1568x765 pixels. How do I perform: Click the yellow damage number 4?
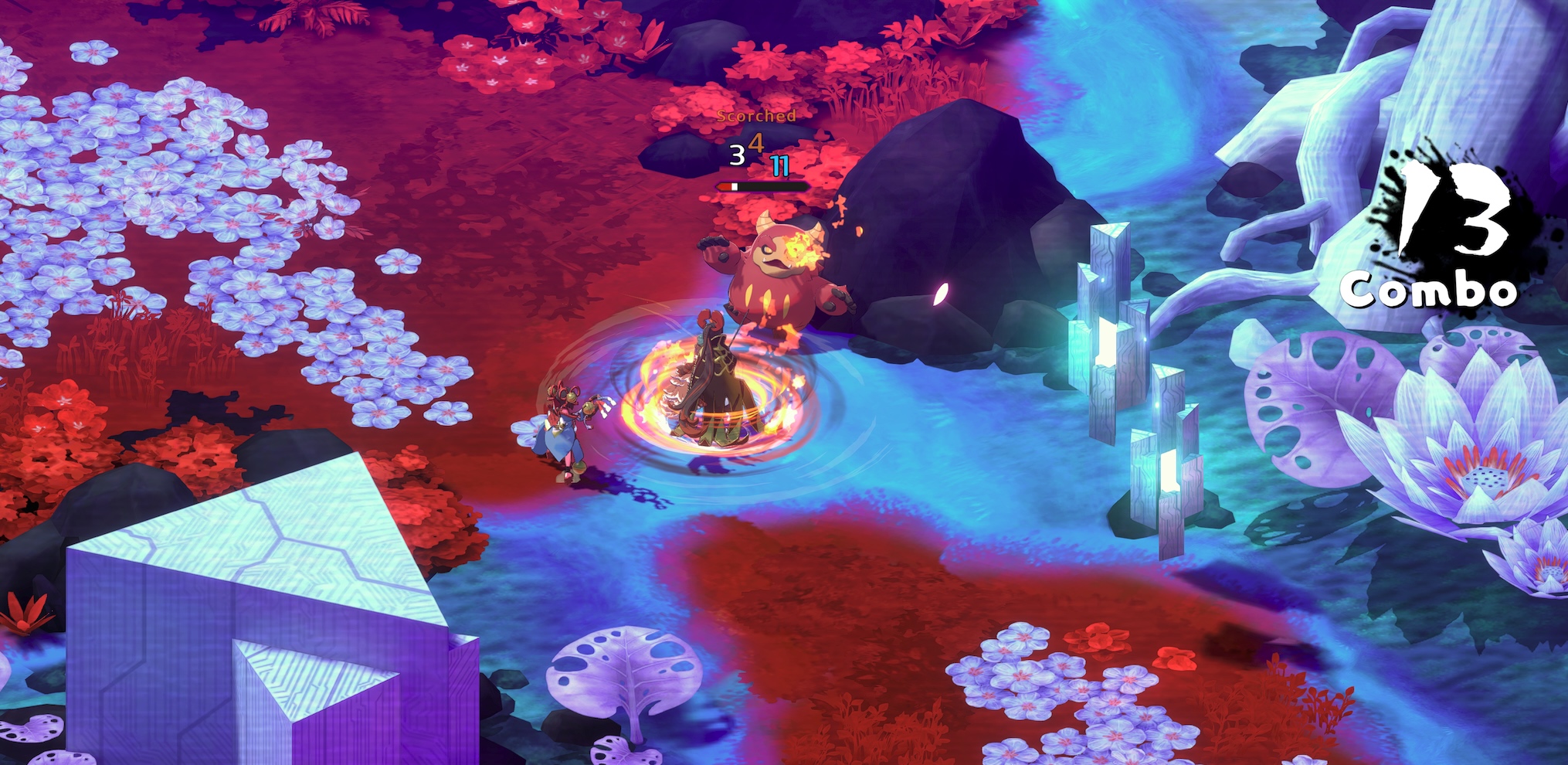(758, 144)
